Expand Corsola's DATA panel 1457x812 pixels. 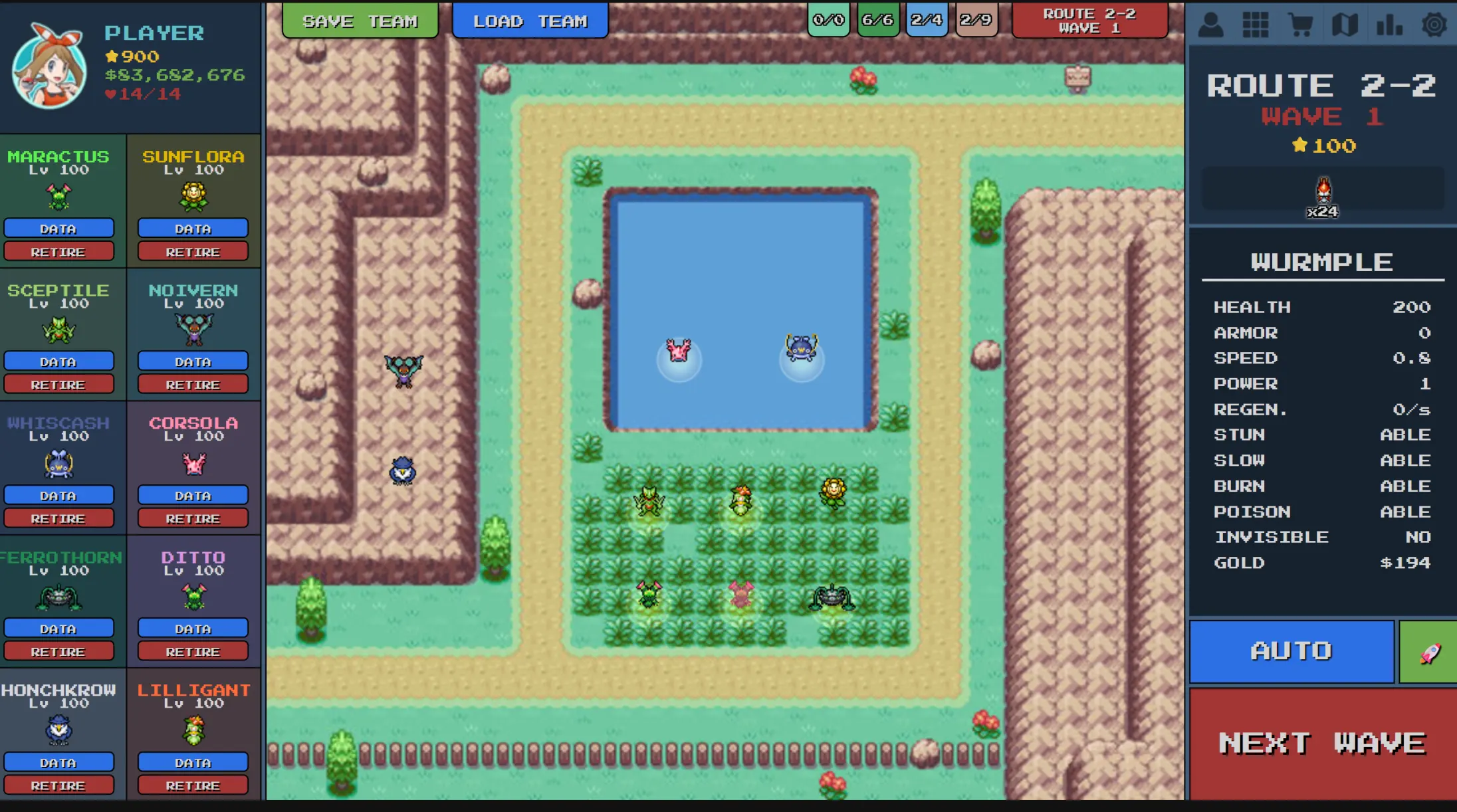pyautogui.click(x=192, y=495)
